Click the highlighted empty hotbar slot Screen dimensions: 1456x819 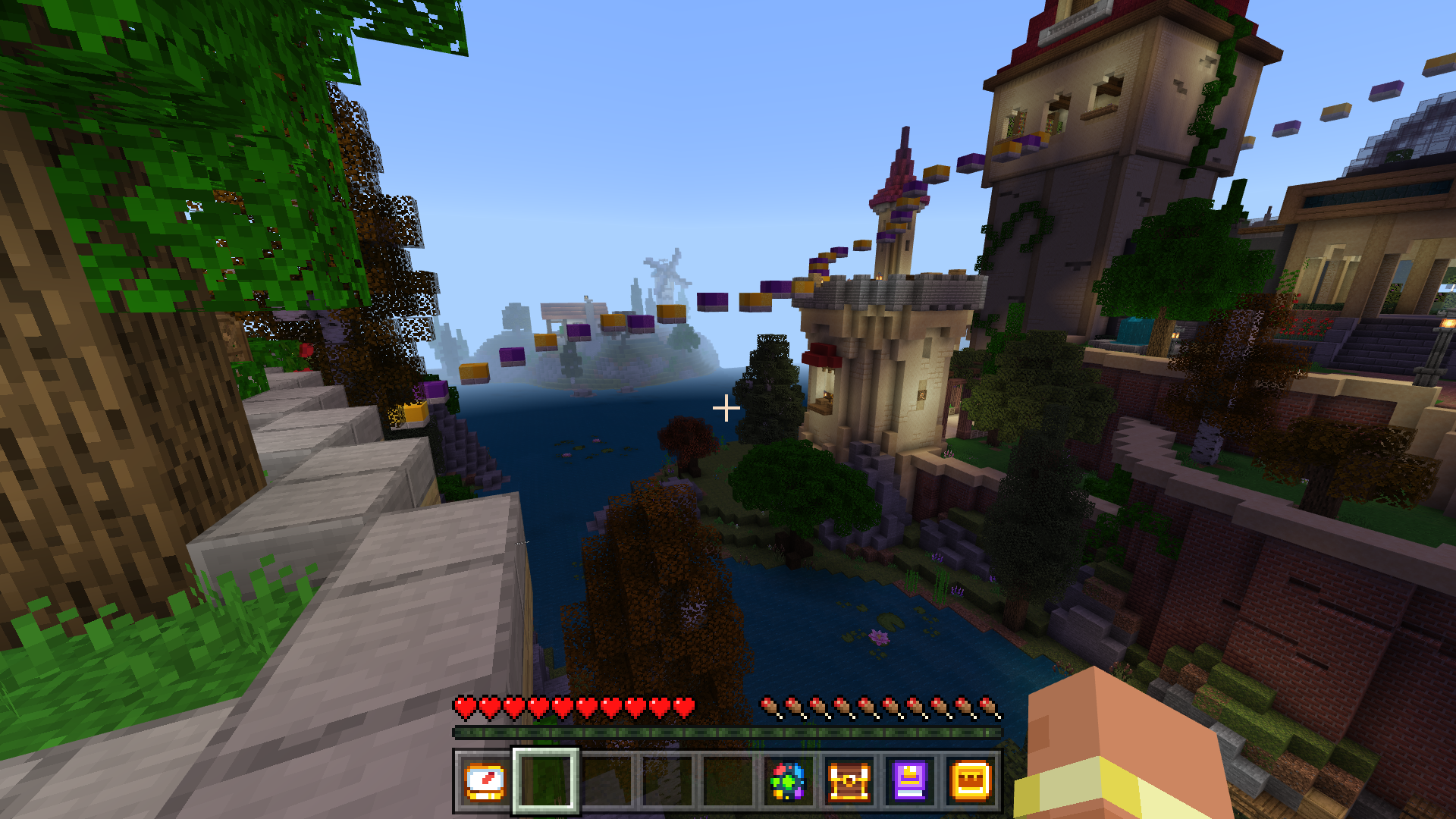tap(545, 781)
